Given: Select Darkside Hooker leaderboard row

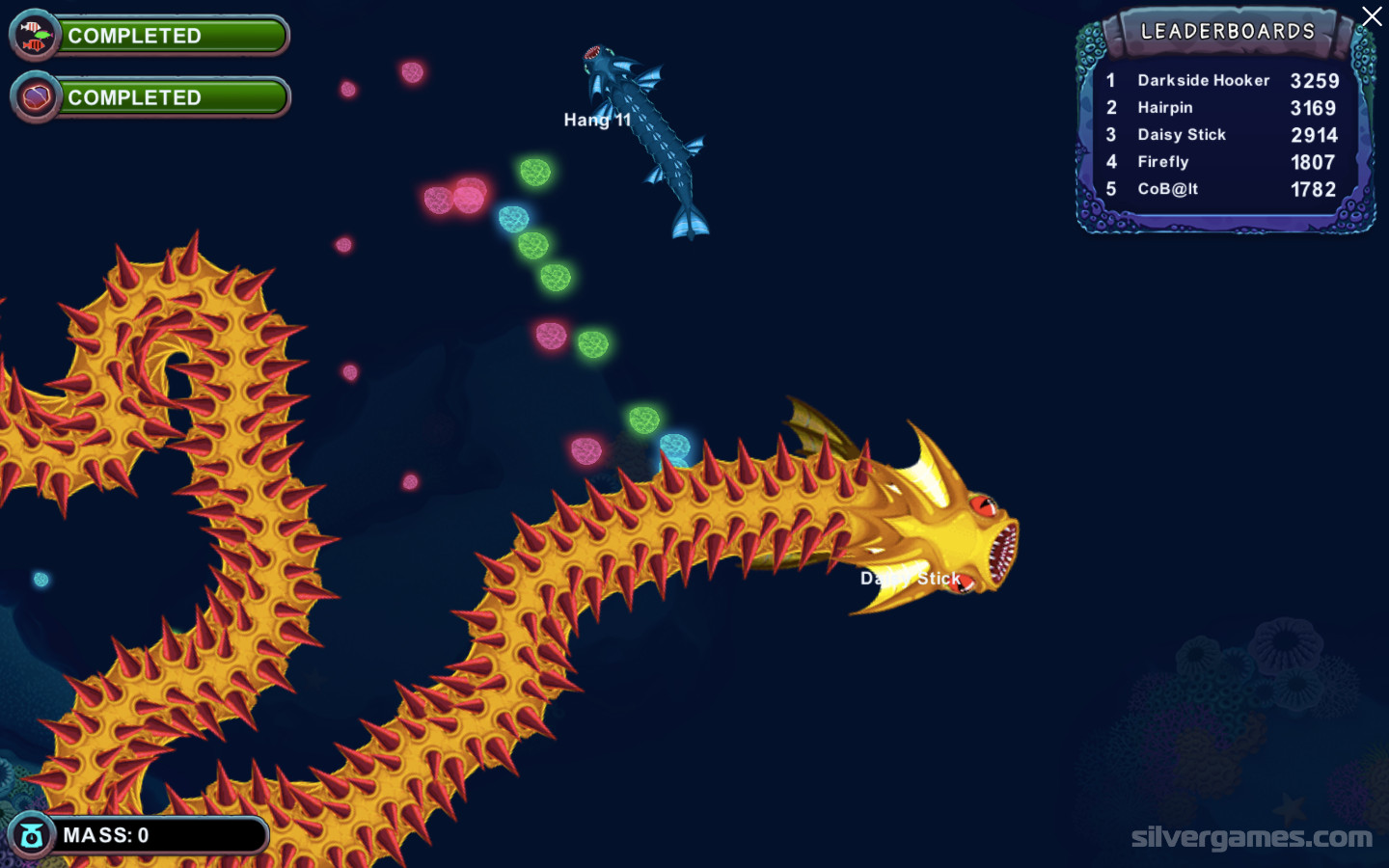Looking at the screenshot, I should [x=1222, y=81].
